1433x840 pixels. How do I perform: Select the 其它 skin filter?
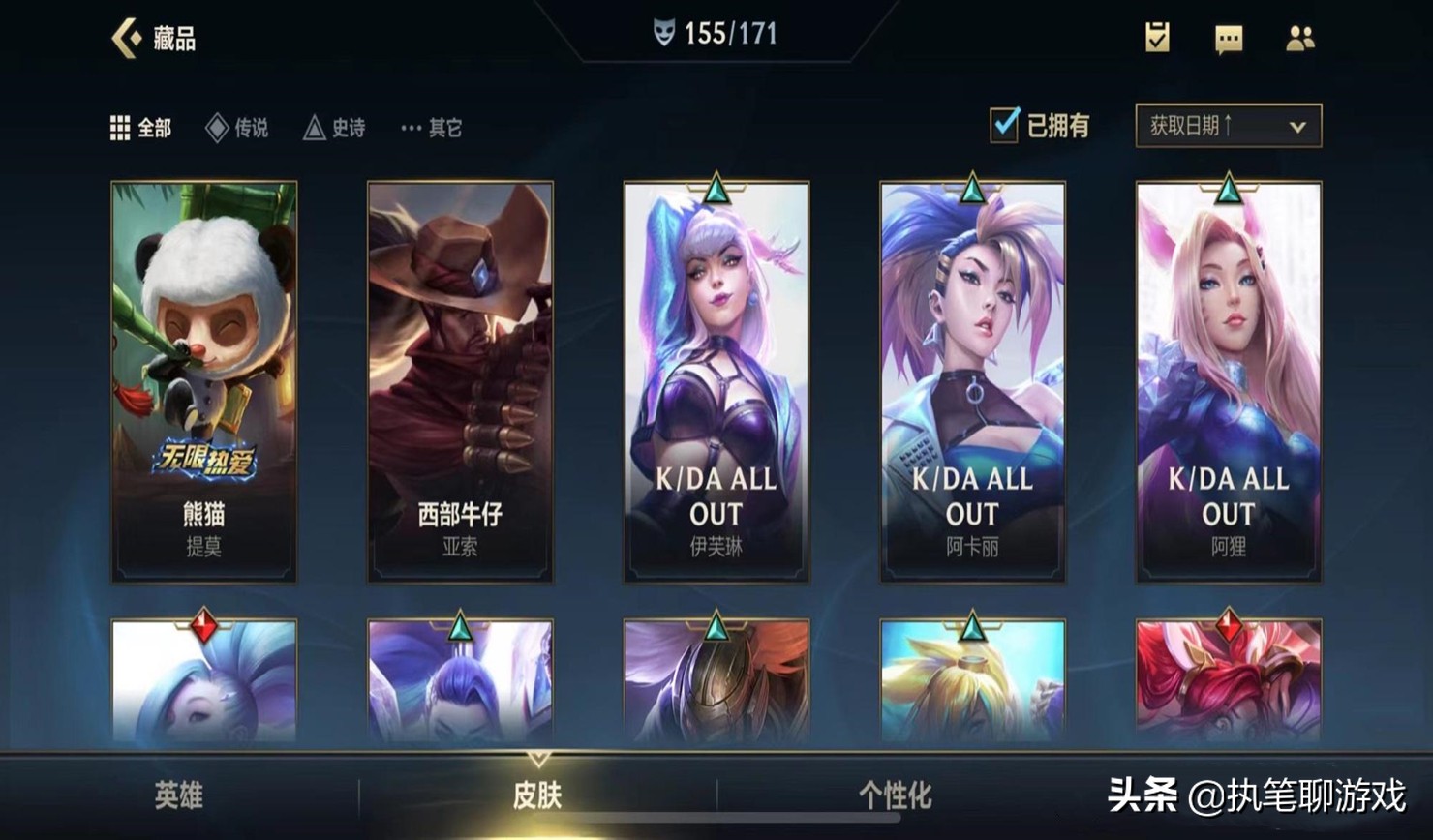point(432,128)
